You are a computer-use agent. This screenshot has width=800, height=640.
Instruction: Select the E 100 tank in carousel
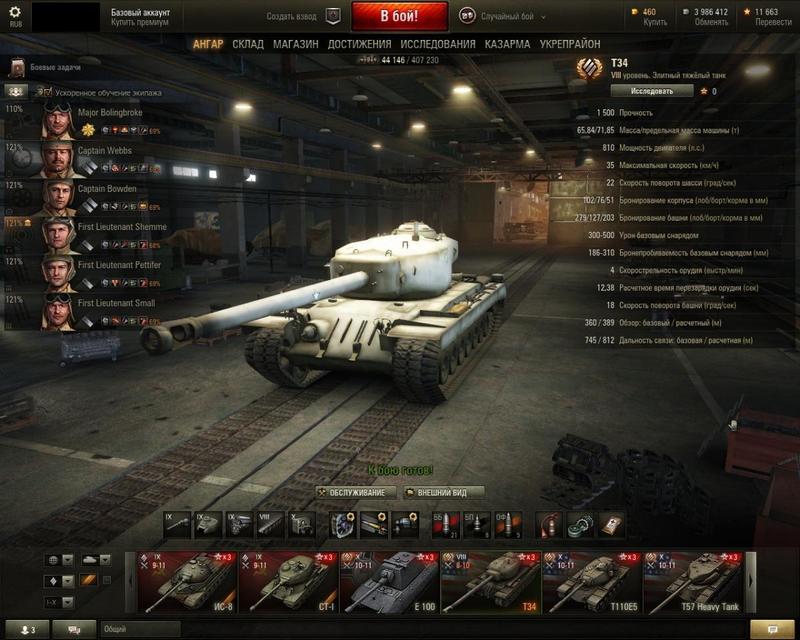tap(388, 582)
